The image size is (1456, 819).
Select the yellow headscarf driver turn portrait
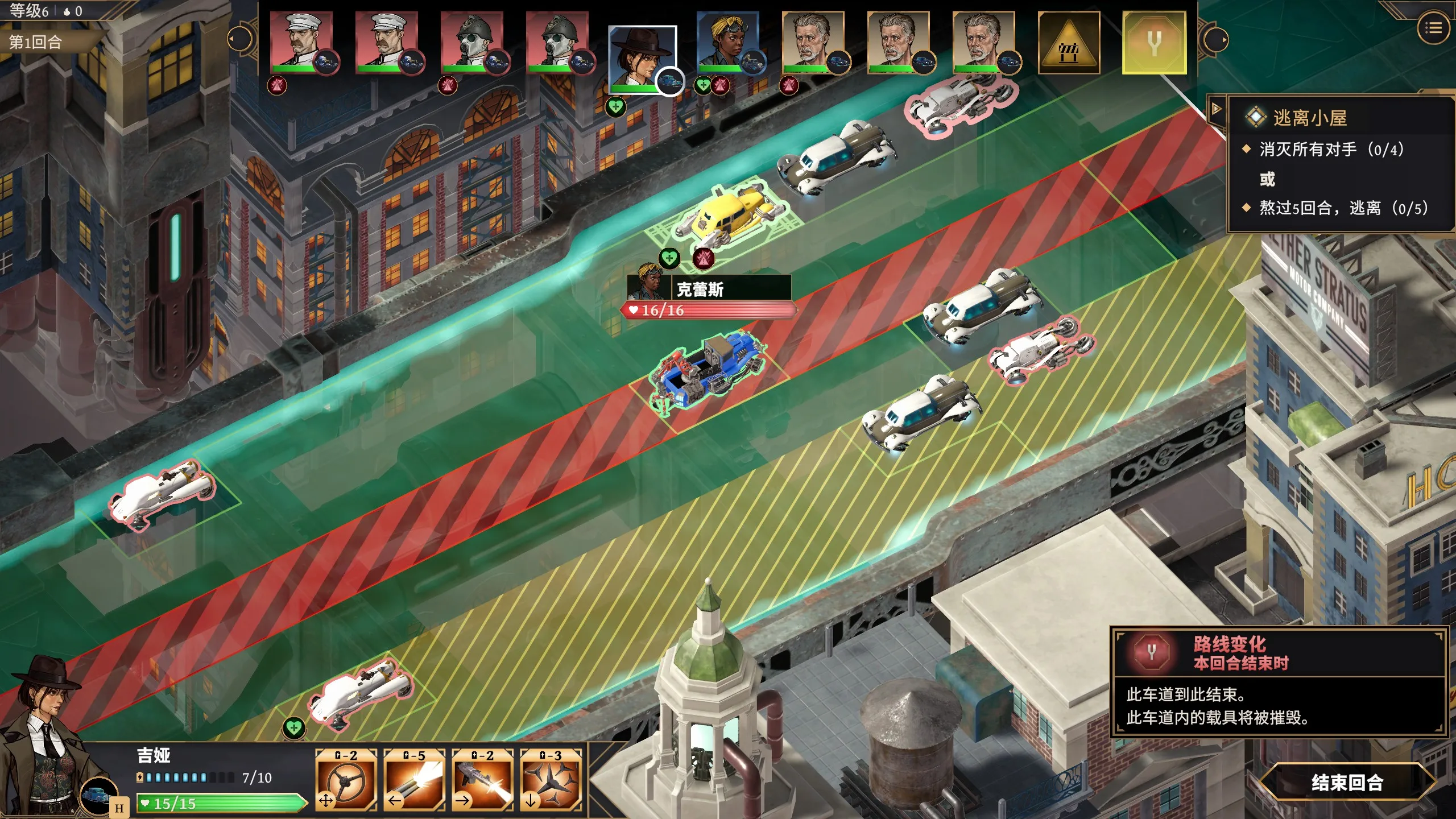click(727, 43)
